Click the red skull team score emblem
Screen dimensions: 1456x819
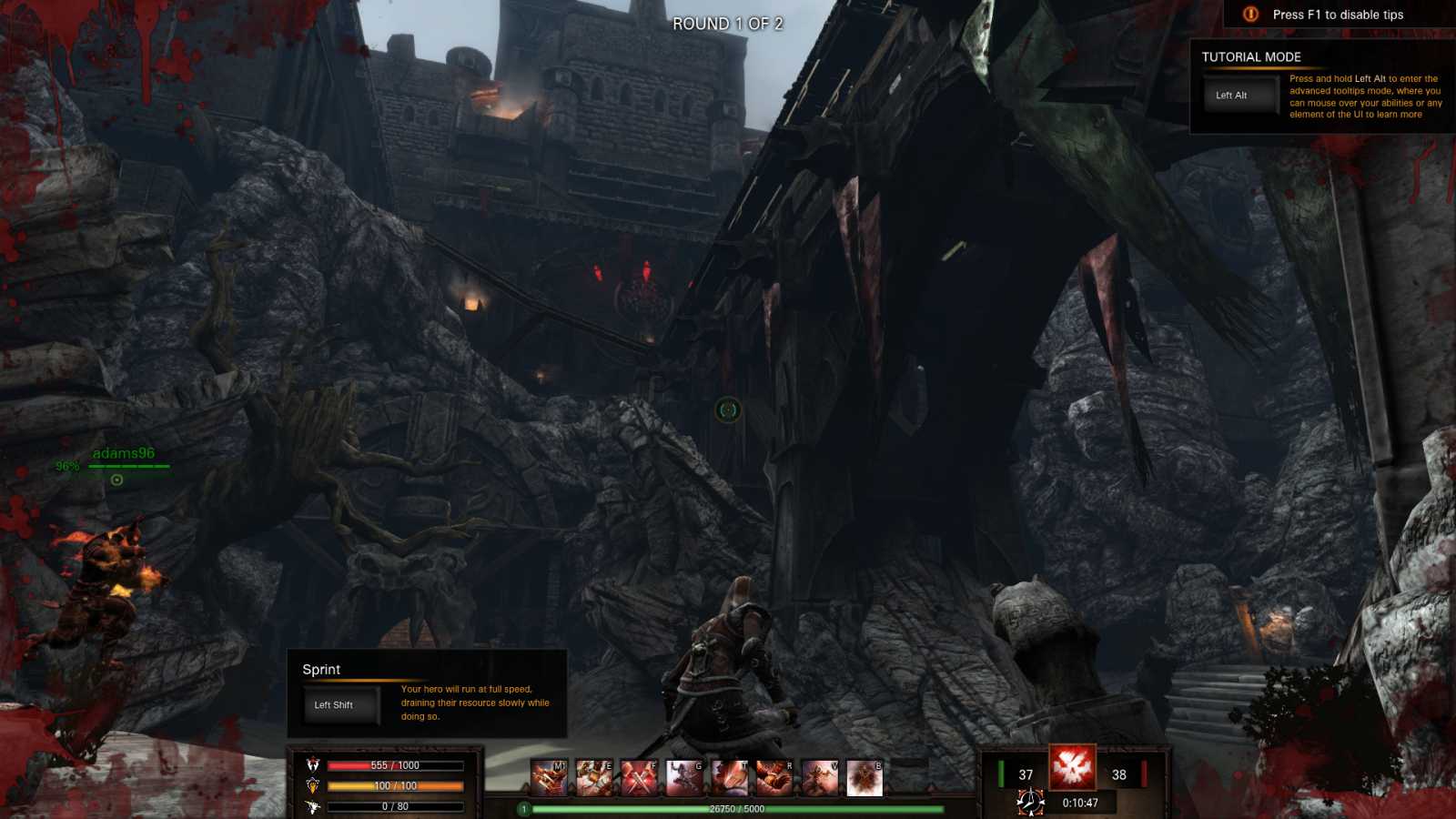point(1072,767)
